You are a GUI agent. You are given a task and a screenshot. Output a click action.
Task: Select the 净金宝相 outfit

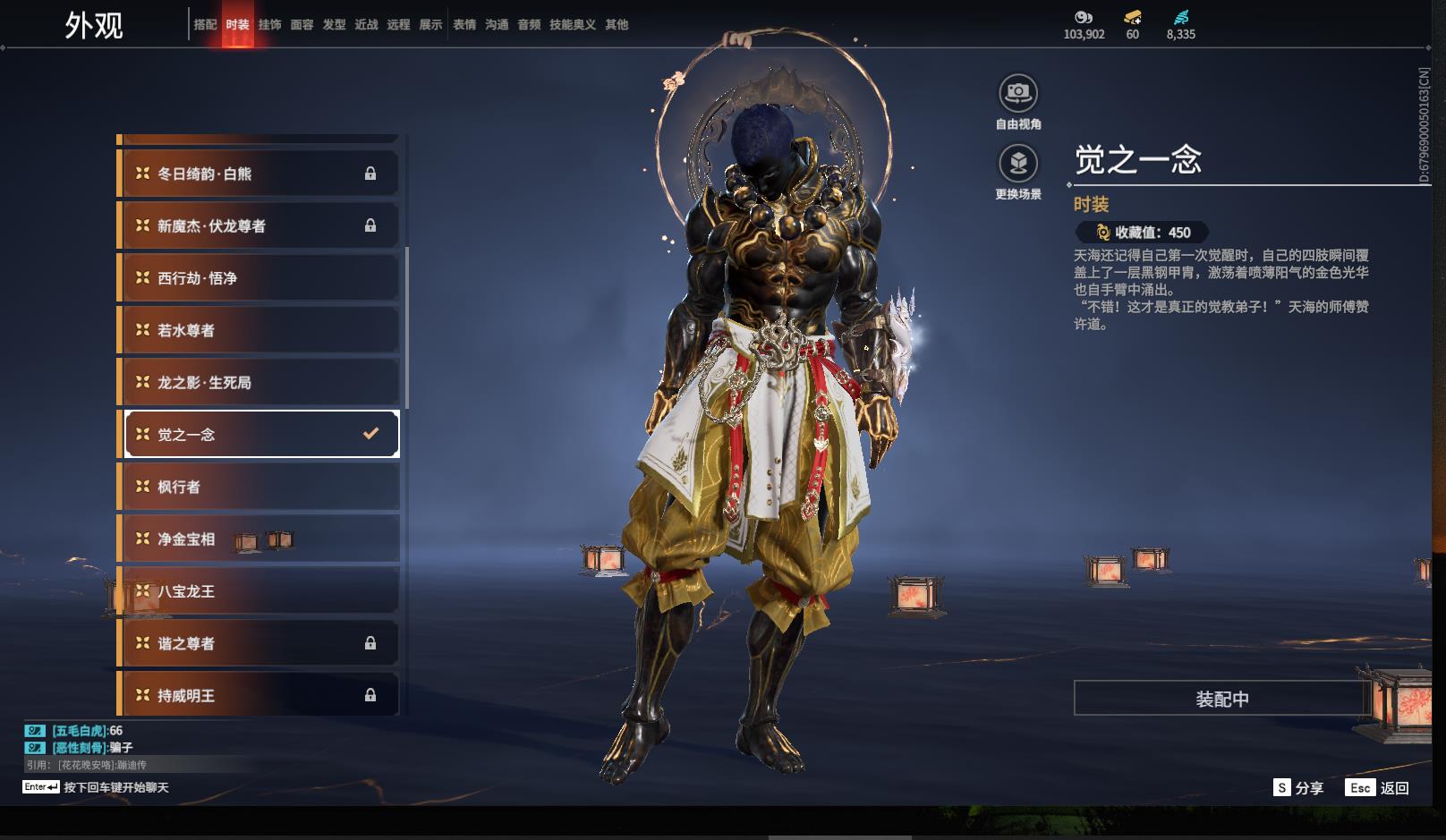coord(259,539)
